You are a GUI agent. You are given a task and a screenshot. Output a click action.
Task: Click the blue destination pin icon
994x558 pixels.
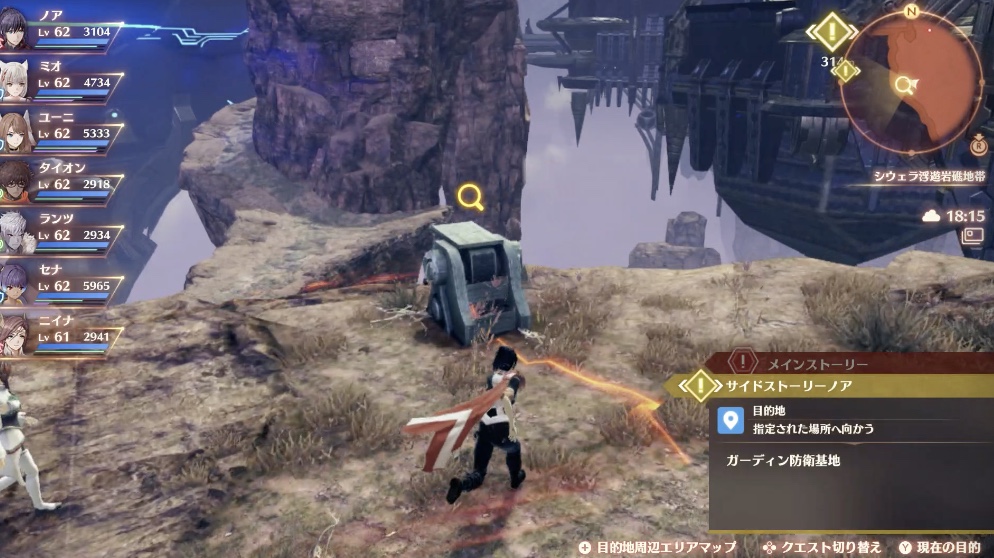coord(731,420)
